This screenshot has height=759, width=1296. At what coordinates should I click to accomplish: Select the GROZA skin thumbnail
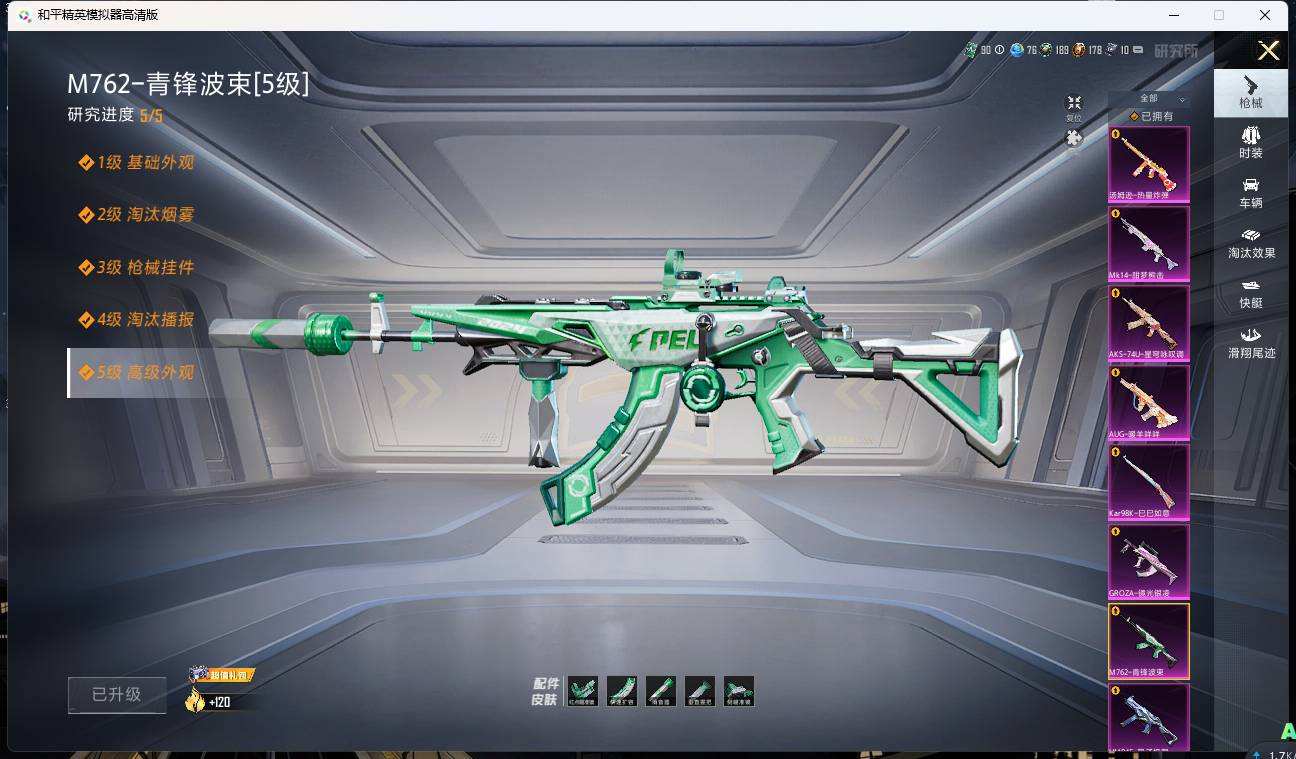[1149, 561]
